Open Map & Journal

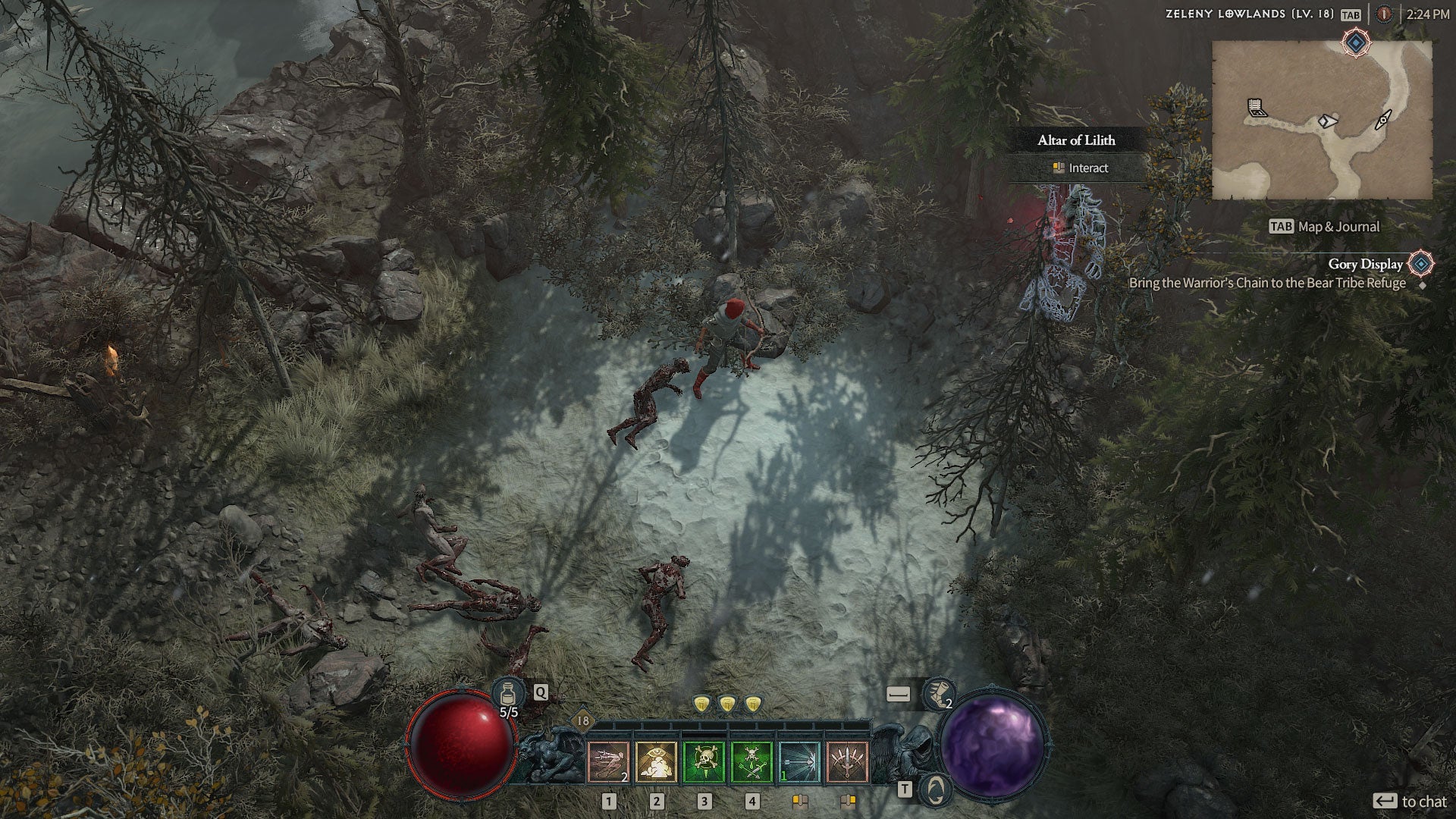[x=1324, y=227]
